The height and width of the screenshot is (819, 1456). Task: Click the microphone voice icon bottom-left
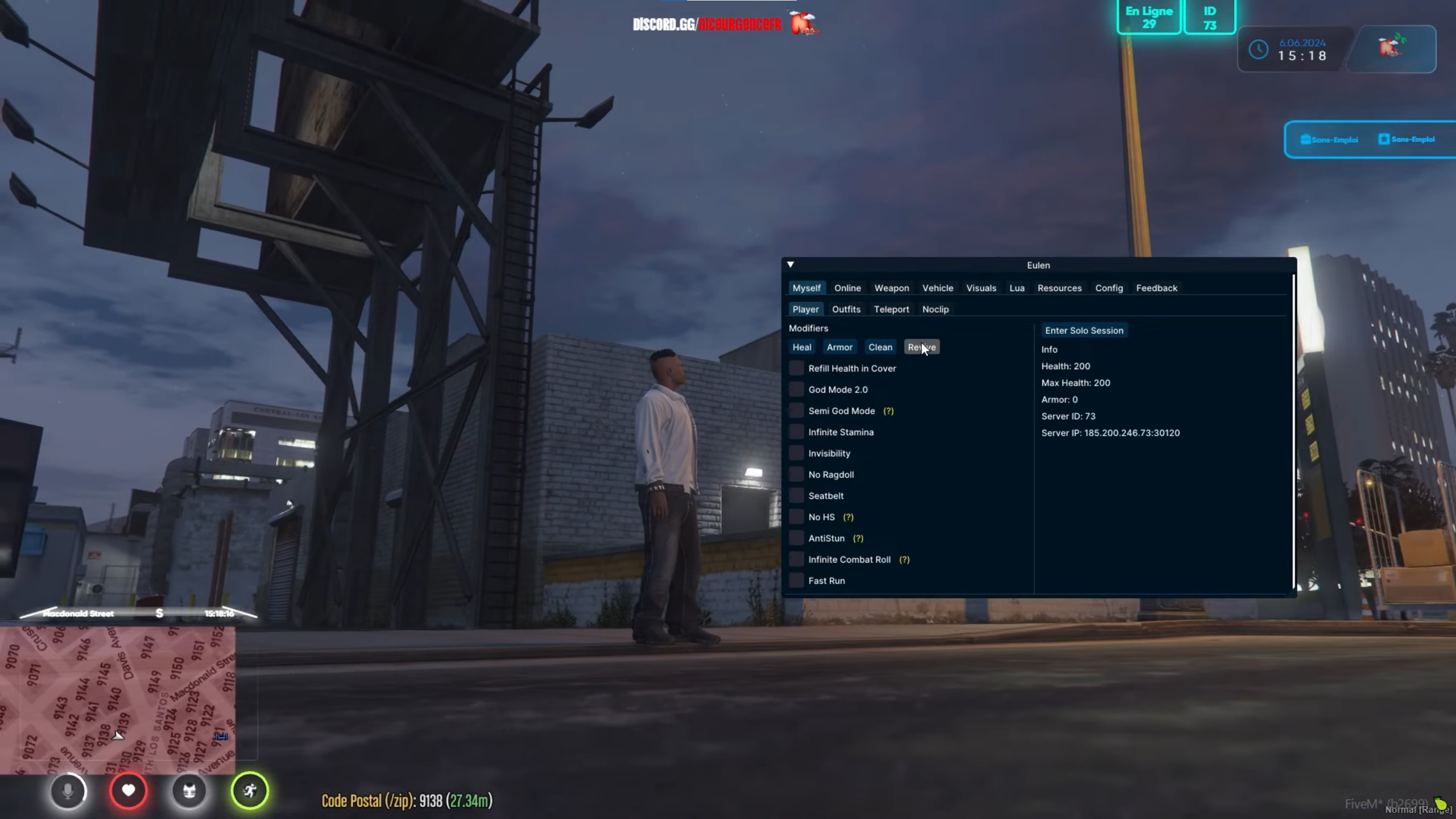68,791
